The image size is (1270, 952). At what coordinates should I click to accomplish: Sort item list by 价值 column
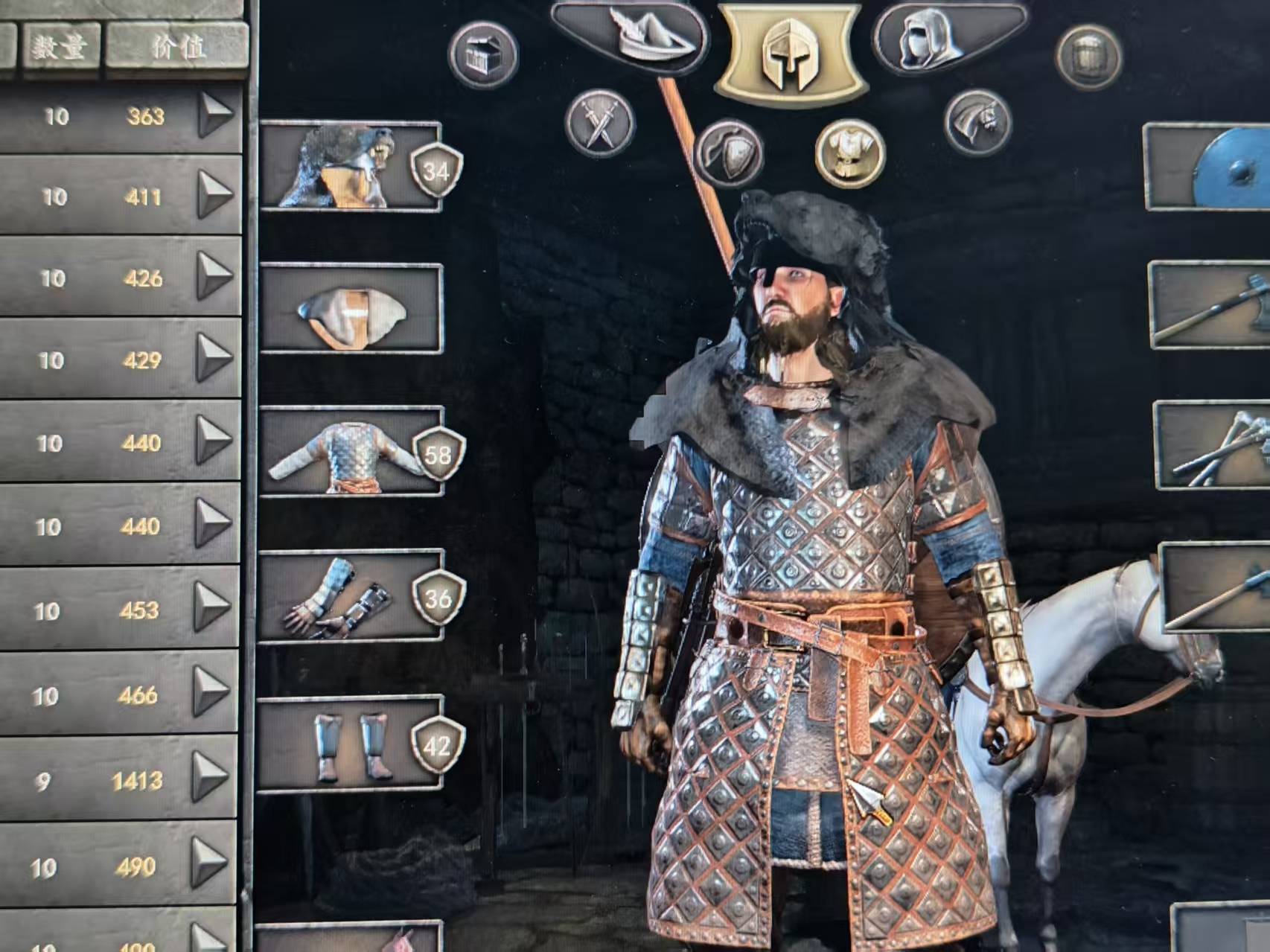176,48
